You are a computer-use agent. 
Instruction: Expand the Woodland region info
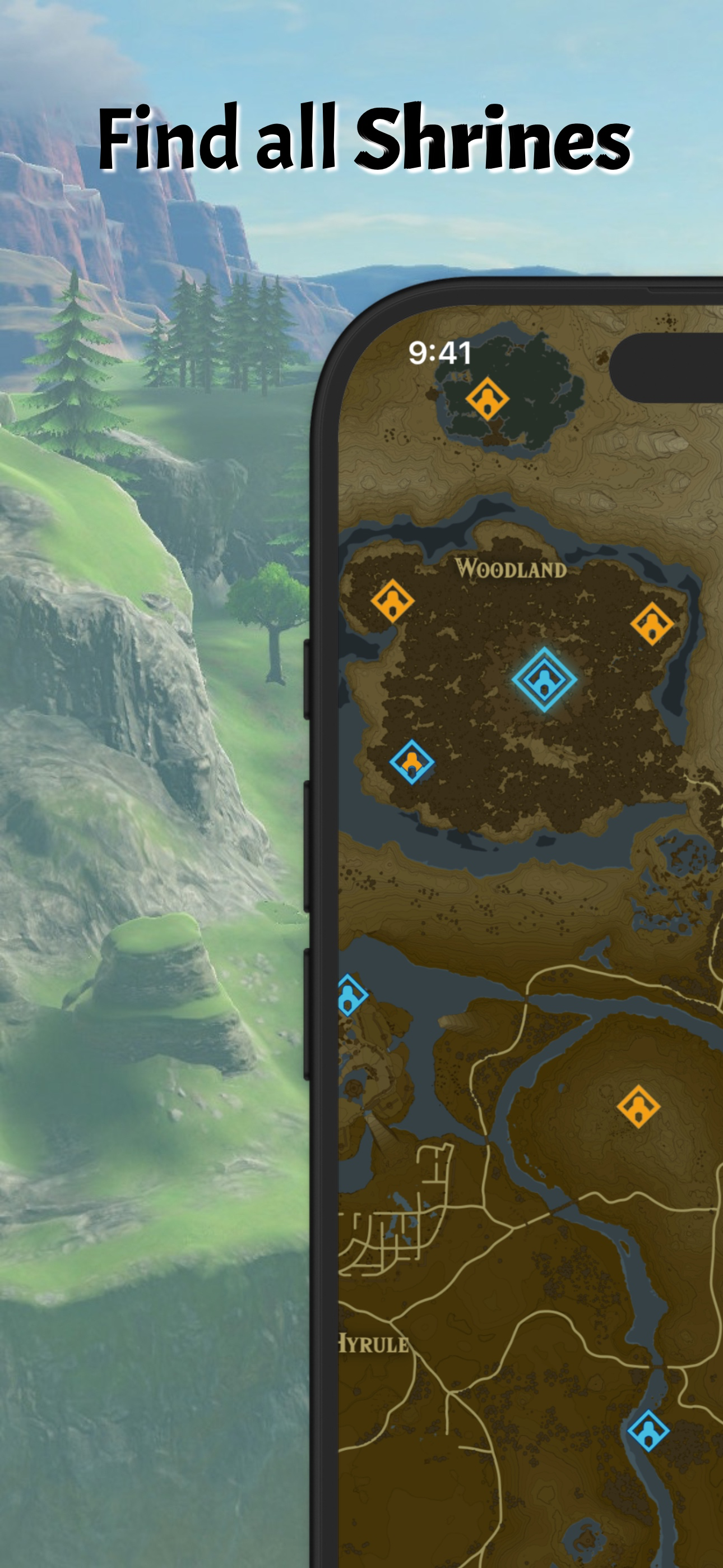pyautogui.click(x=510, y=569)
